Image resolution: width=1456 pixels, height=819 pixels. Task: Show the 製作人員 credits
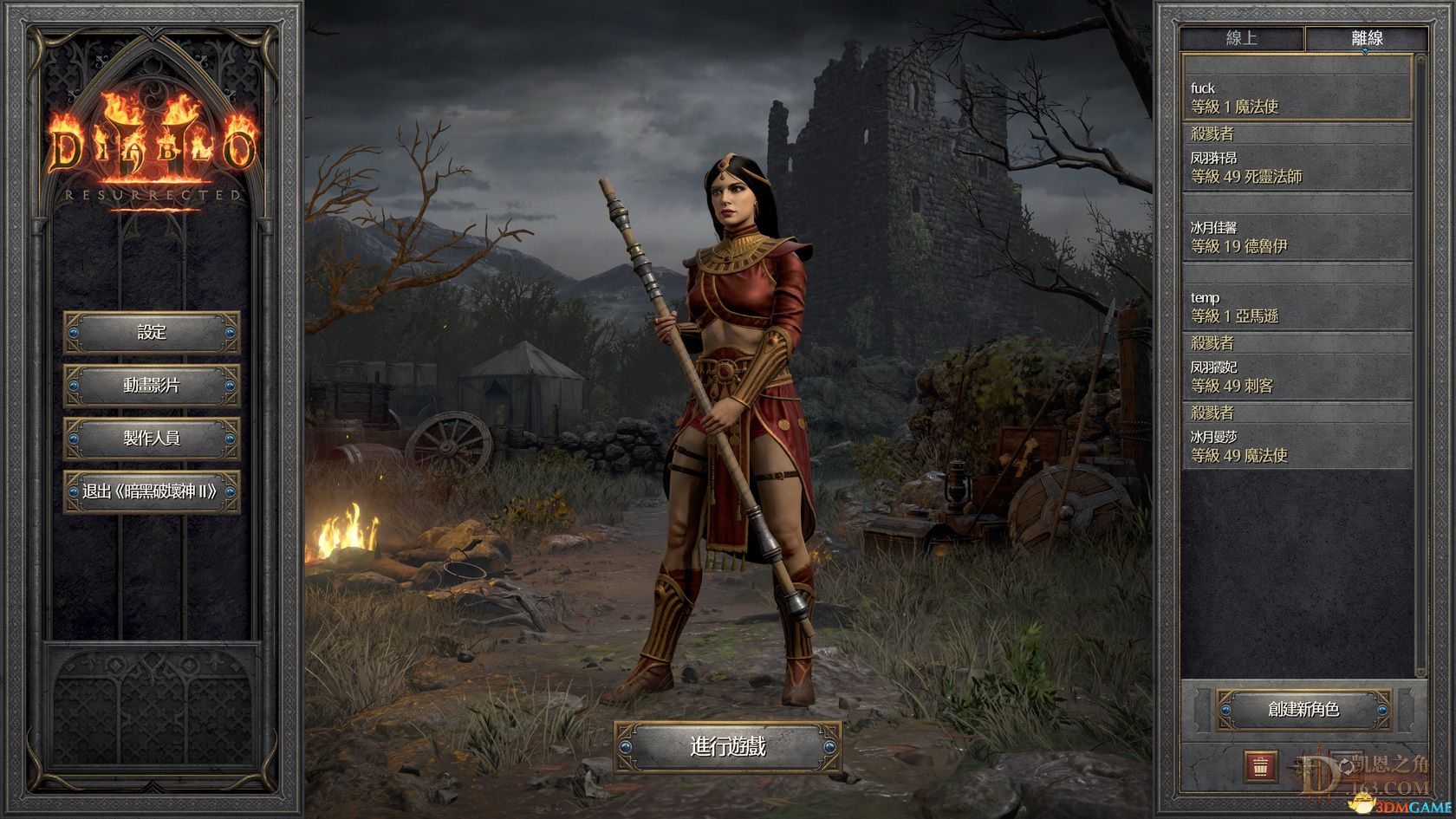pyautogui.click(x=152, y=439)
